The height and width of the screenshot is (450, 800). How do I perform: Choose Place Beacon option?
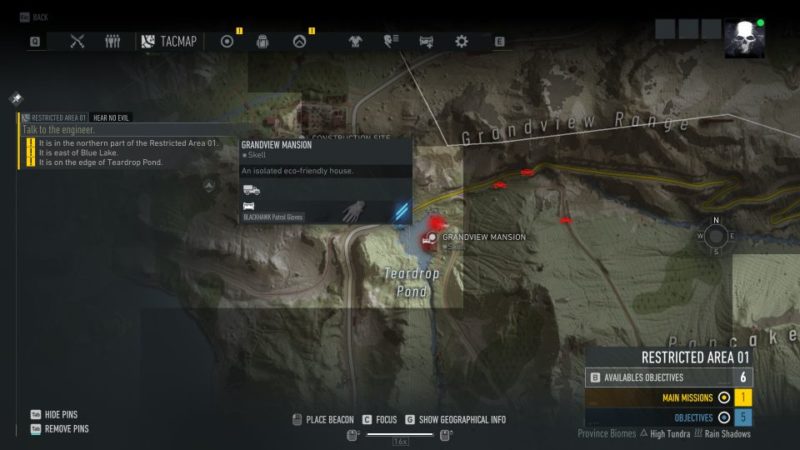coord(323,419)
